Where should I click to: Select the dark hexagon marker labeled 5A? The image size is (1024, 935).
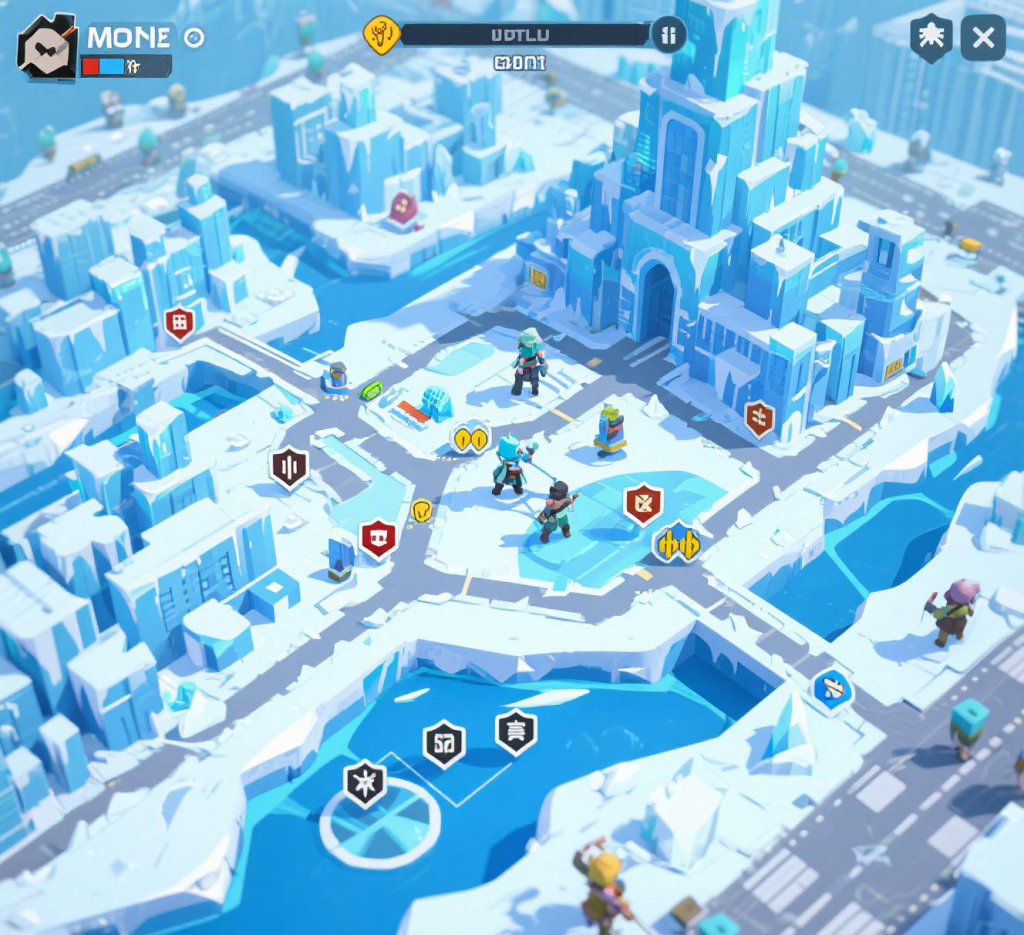(x=444, y=743)
